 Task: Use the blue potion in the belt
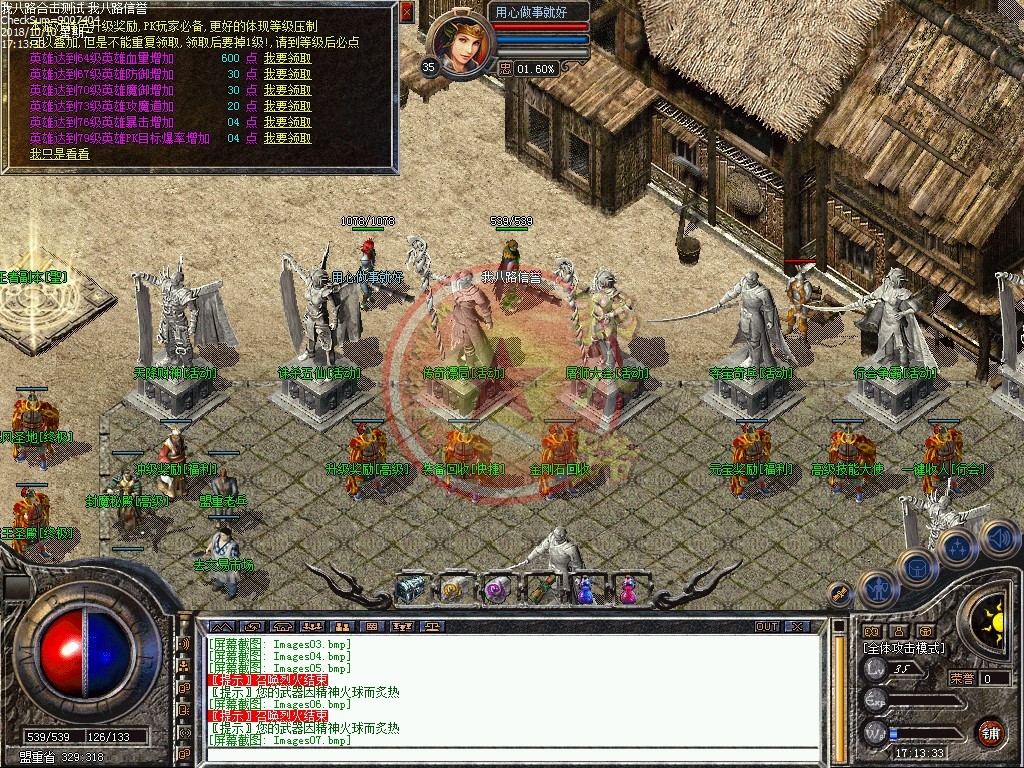coord(585,589)
